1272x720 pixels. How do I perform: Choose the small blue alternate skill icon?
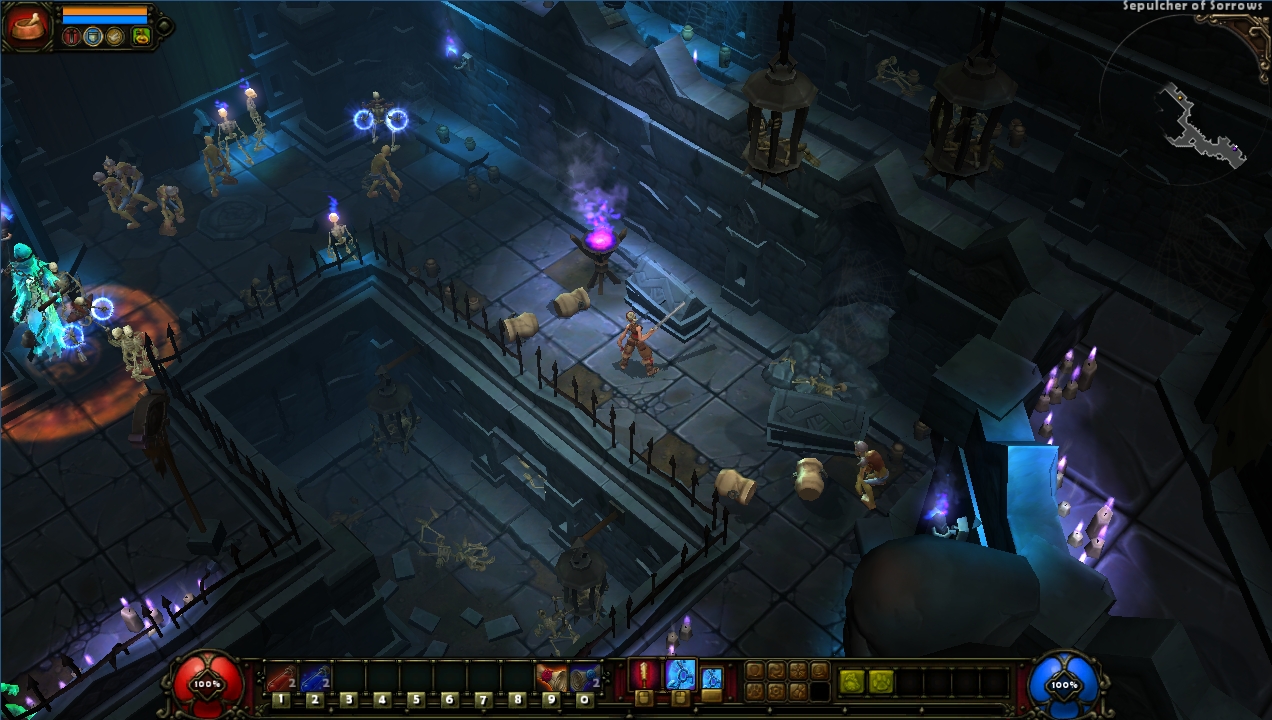tap(711, 677)
